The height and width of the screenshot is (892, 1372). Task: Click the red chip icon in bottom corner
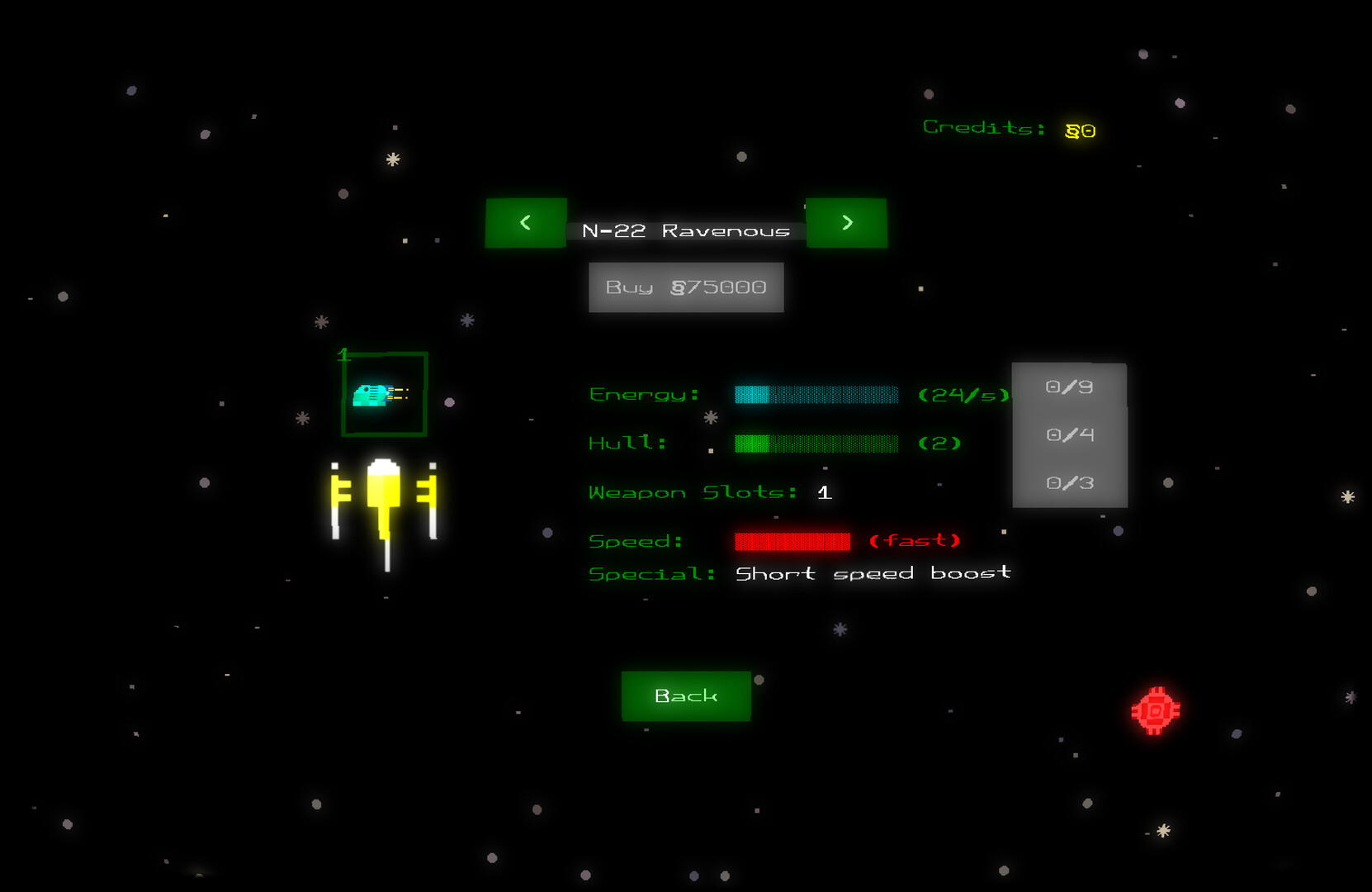[1155, 709]
